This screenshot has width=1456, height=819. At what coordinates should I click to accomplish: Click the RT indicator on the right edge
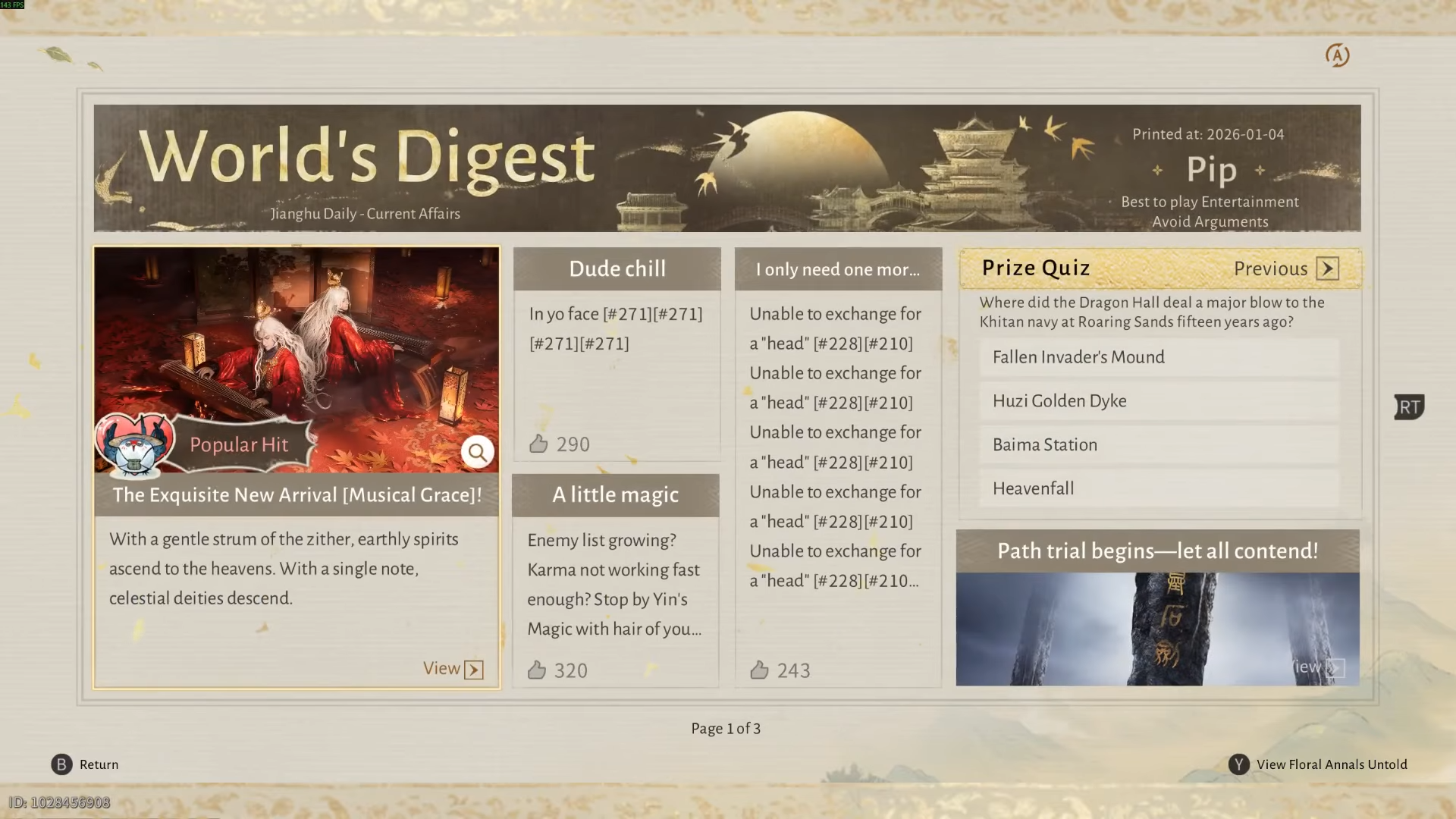click(1409, 407)
